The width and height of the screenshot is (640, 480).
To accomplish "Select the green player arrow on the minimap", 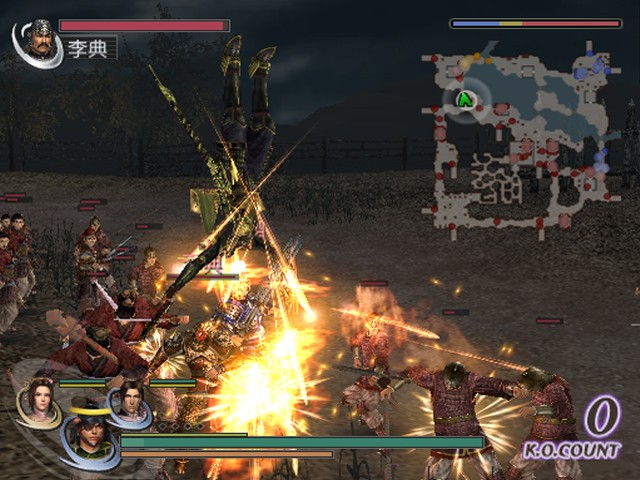I will [465, 99].
